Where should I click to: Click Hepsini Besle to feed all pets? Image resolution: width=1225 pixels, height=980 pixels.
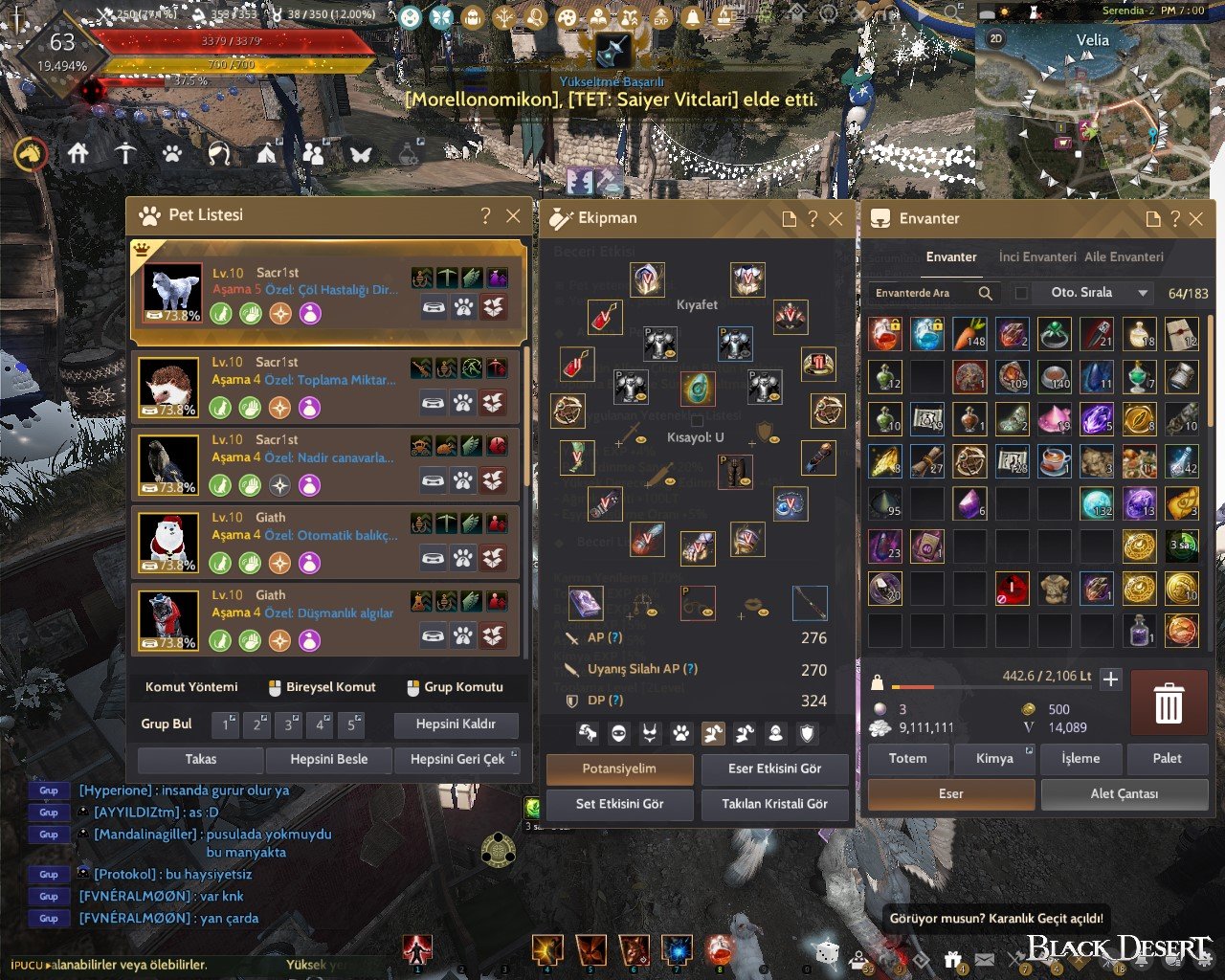(x=329, y=759)
